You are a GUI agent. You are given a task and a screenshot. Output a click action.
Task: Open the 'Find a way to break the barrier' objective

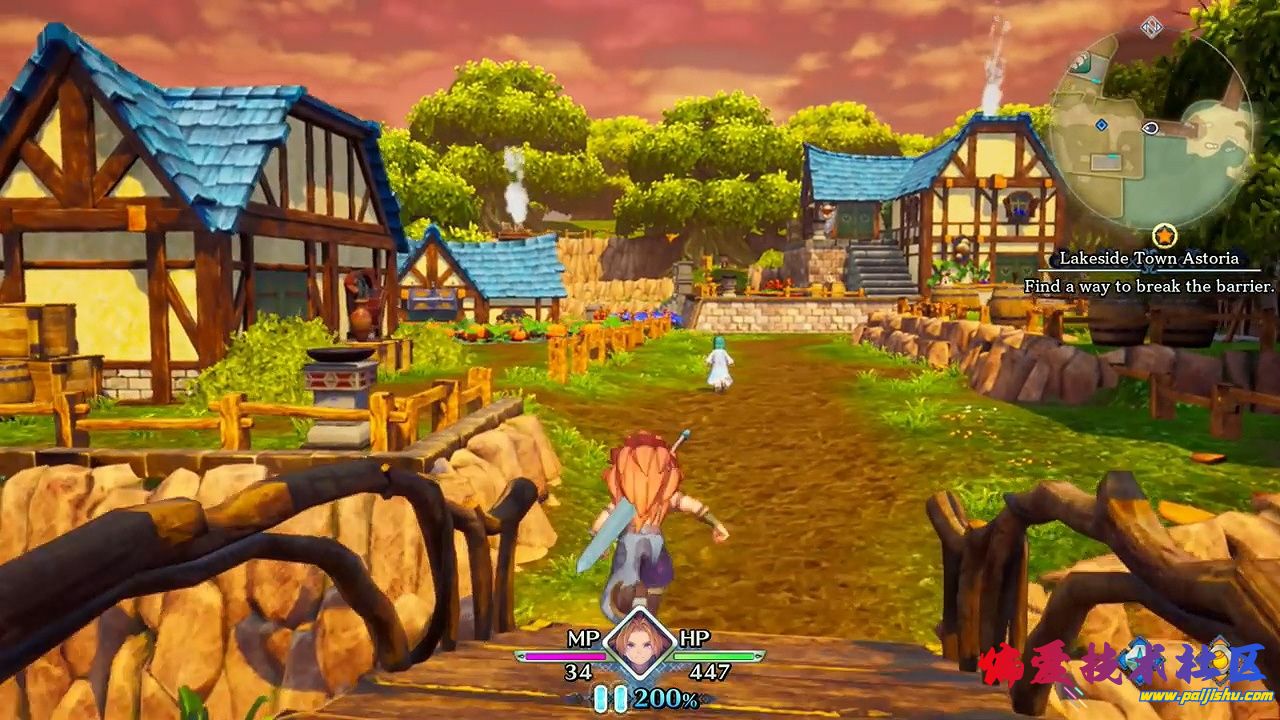click(x=1149, y=287)
